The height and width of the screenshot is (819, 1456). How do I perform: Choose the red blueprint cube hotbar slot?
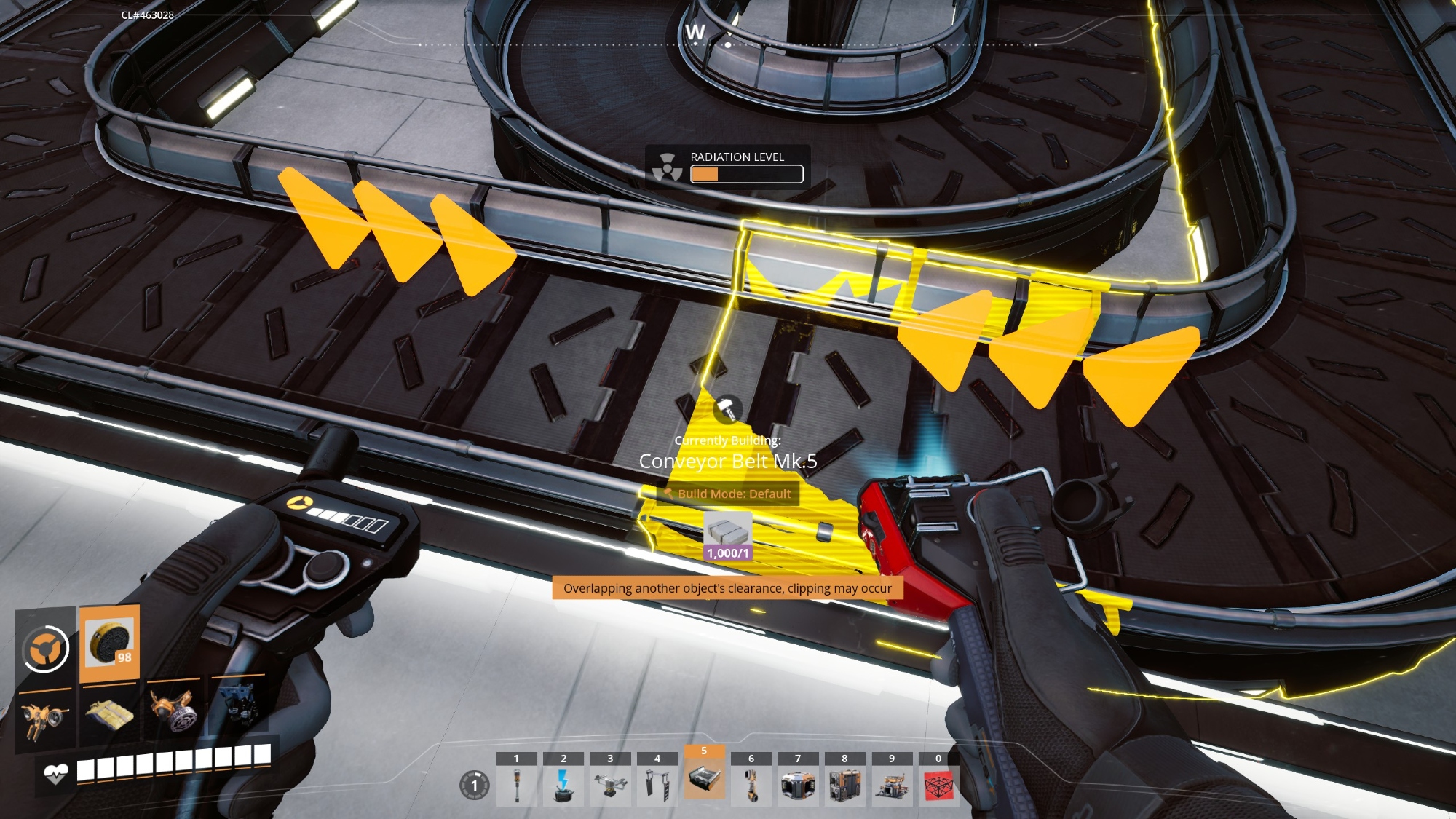pos(938,785)
